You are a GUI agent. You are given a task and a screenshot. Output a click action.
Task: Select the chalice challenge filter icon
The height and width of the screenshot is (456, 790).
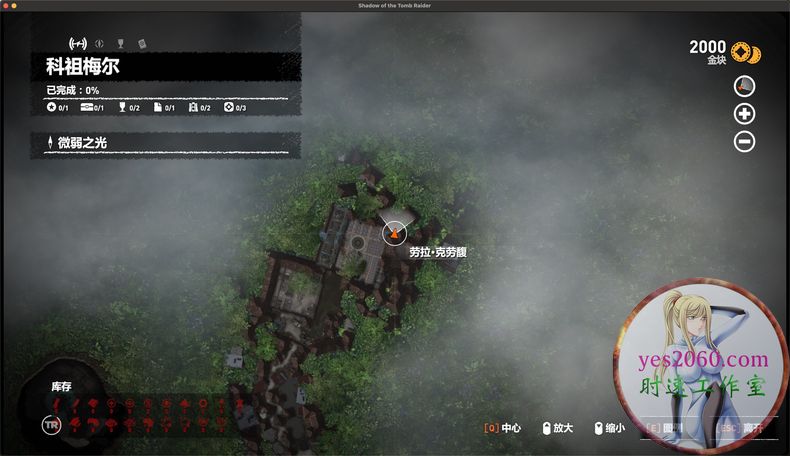(x=120, y=43)
